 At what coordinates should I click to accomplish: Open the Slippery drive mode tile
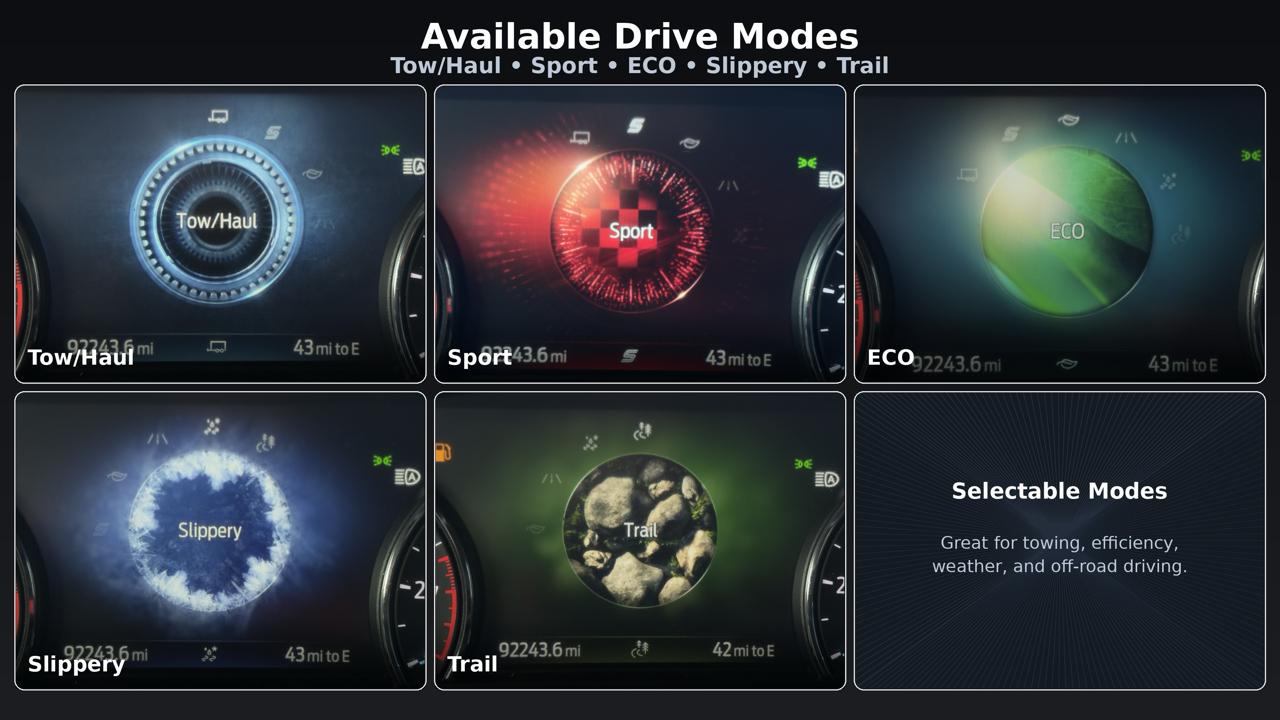click(220, 540)
